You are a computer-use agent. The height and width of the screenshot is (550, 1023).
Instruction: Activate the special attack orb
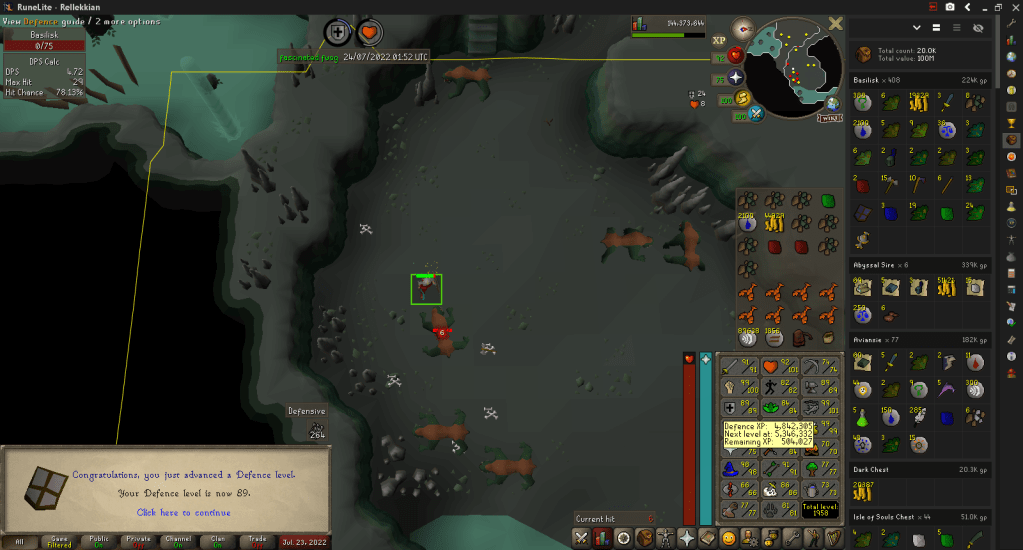[757, 112]
